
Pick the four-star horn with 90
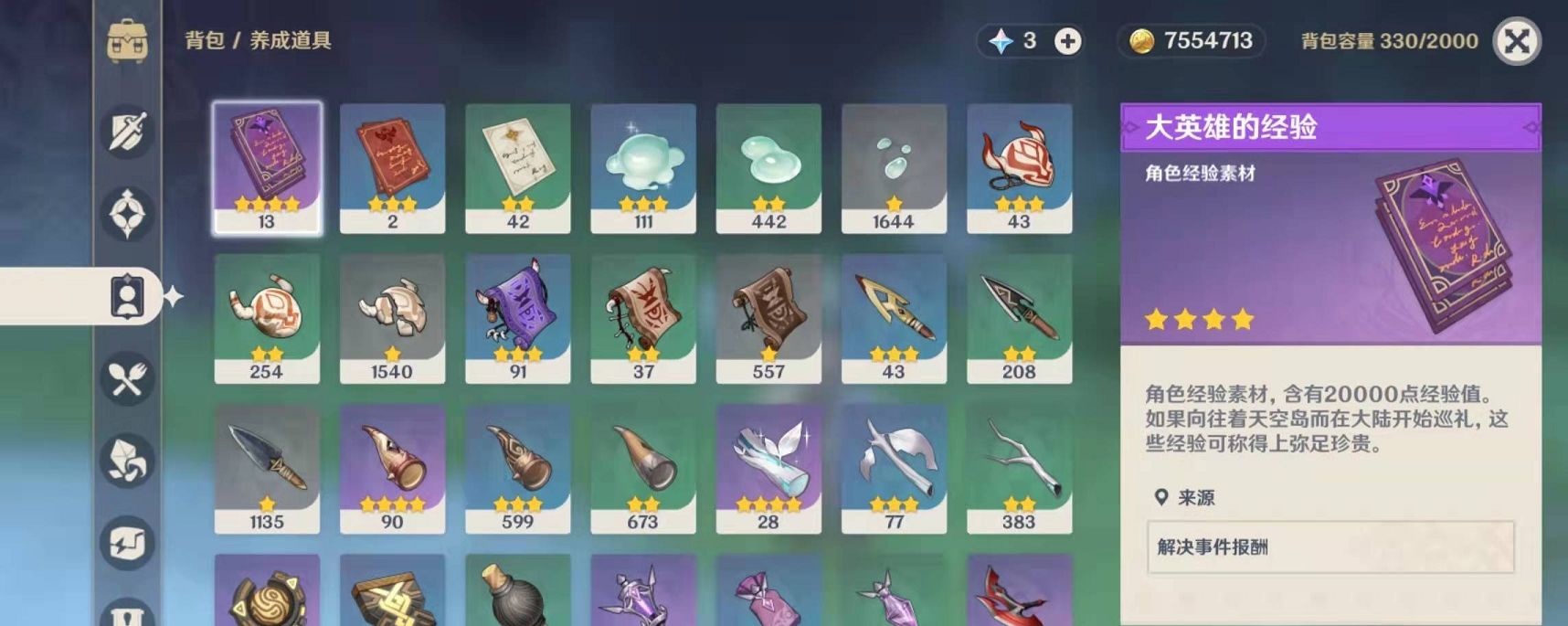pyautogui.click(x=392, y=468)
